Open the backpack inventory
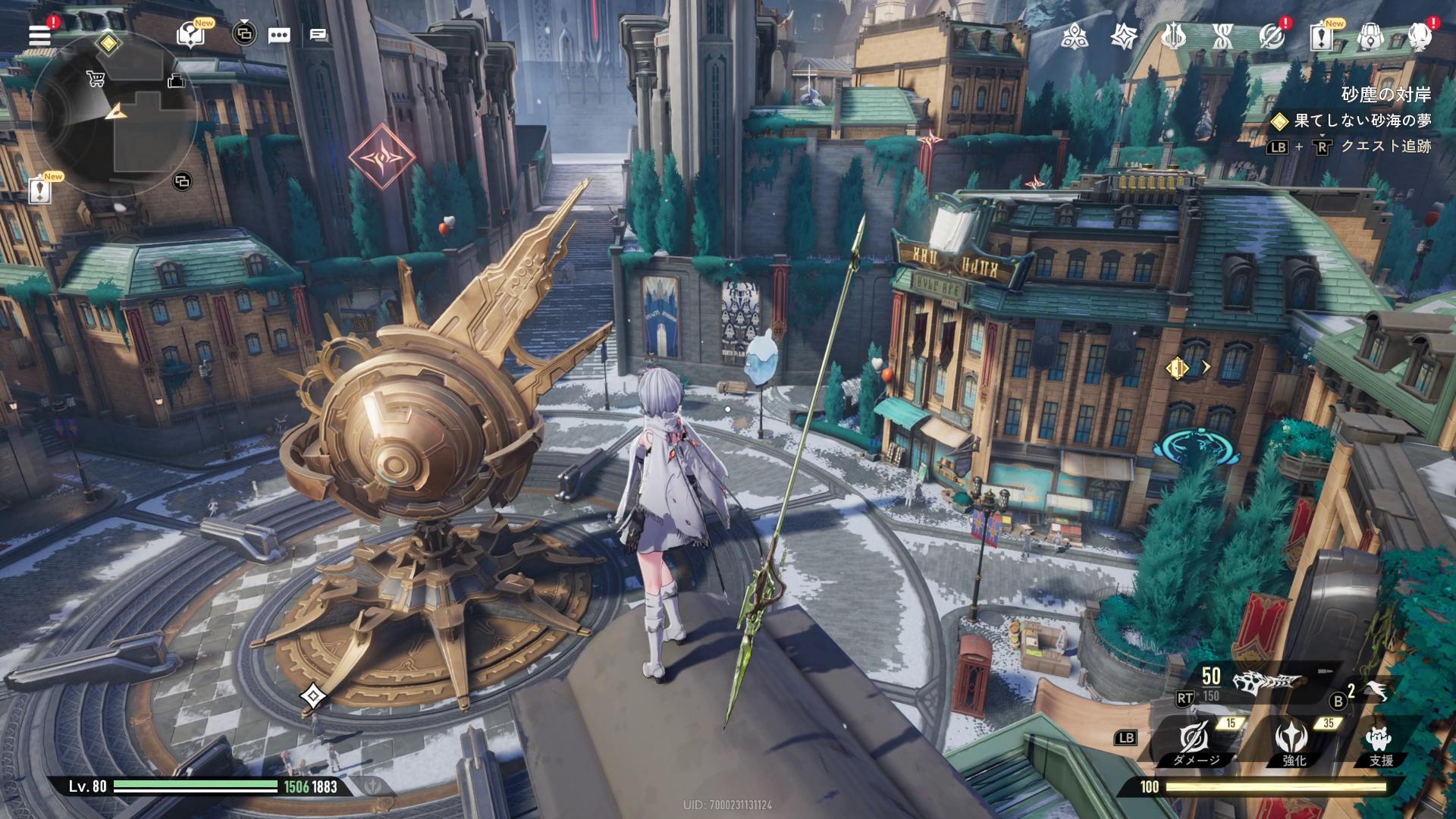The width and height of the screenshot is (1456, 819). click(x=1370, y=36)
